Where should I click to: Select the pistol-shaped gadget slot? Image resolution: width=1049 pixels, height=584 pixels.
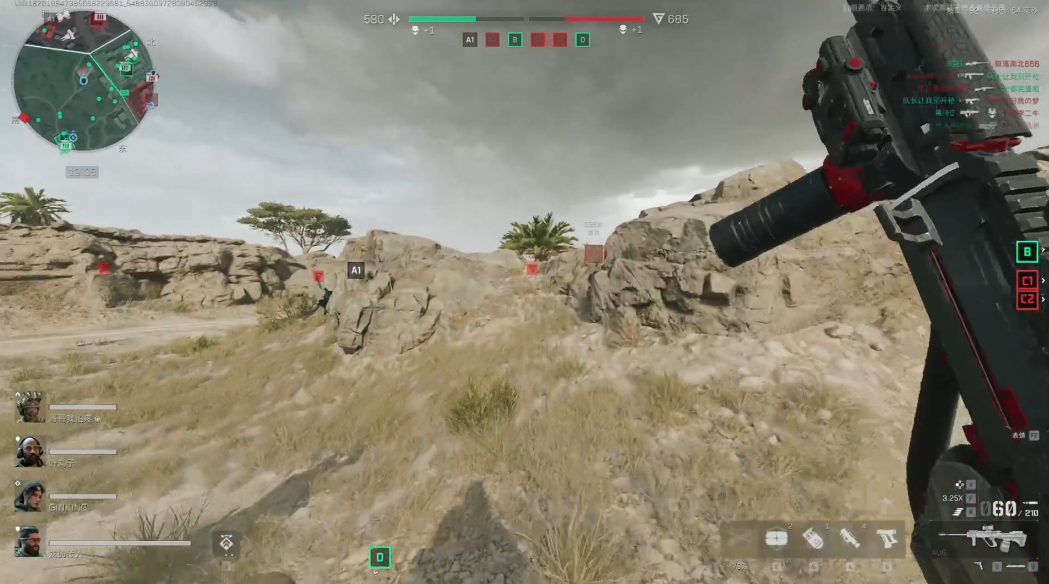tap(886, 539)
